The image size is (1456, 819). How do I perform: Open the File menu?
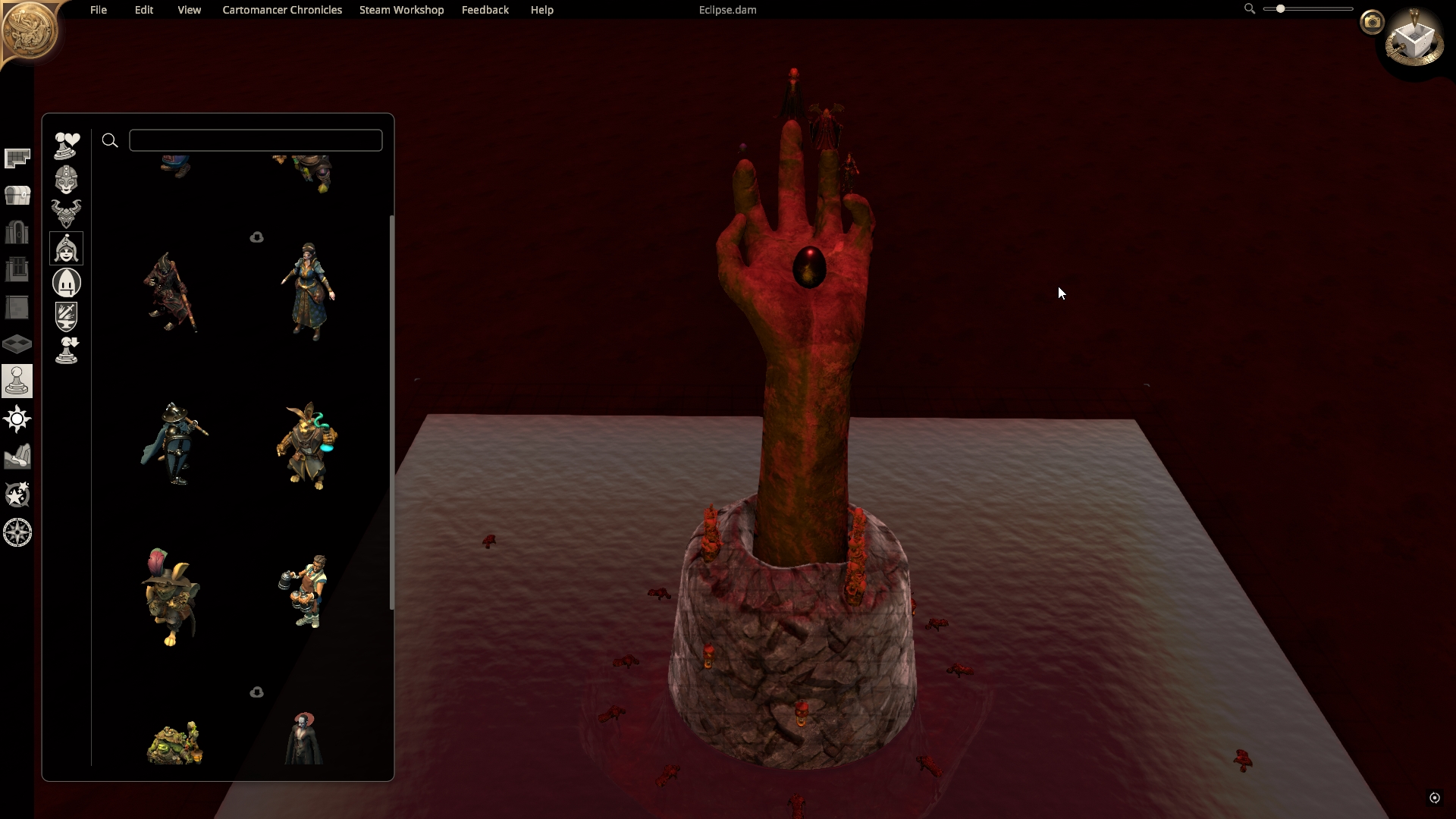coord(99,10)
